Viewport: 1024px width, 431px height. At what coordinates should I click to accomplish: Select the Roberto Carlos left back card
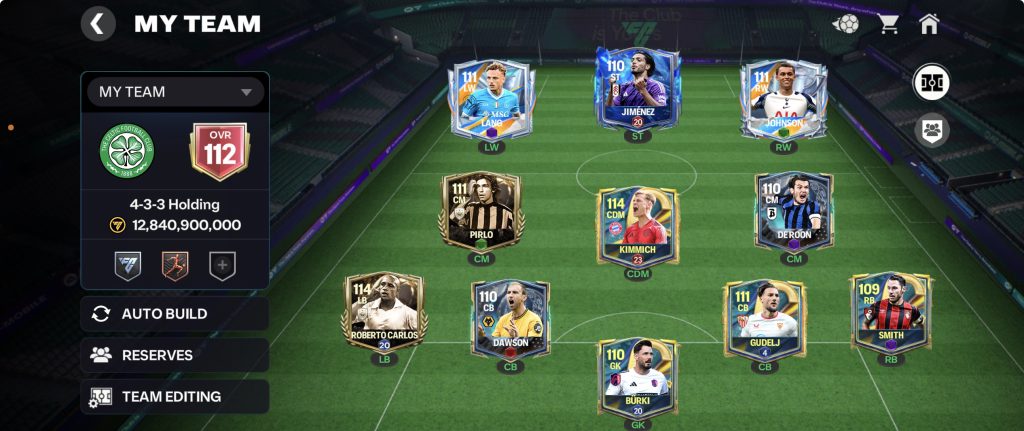point(384,313)
